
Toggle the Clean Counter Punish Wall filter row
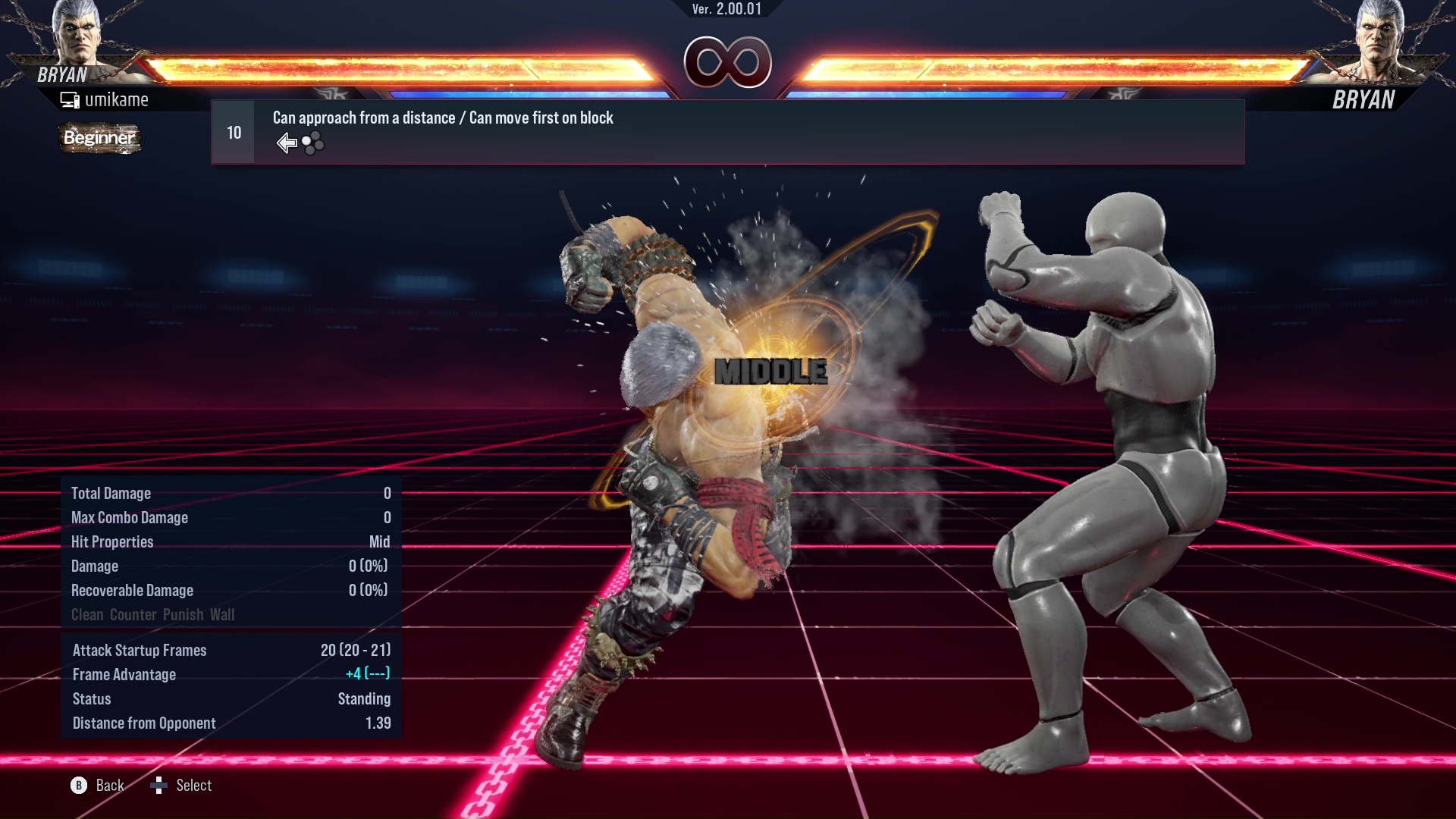(x=152, y=614)
